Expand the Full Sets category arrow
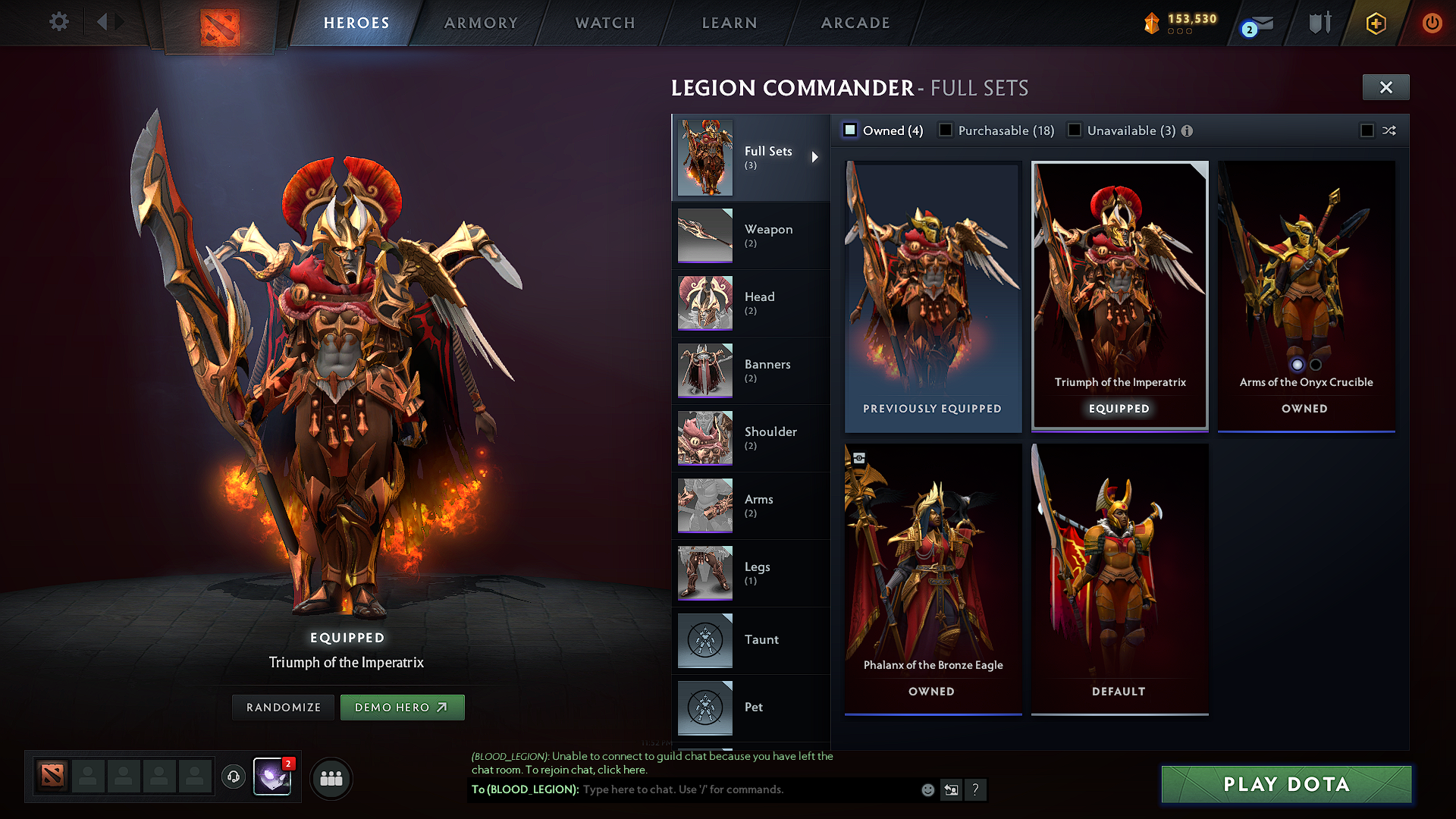This screenshot has width=1456, height=819. (816, 157)
